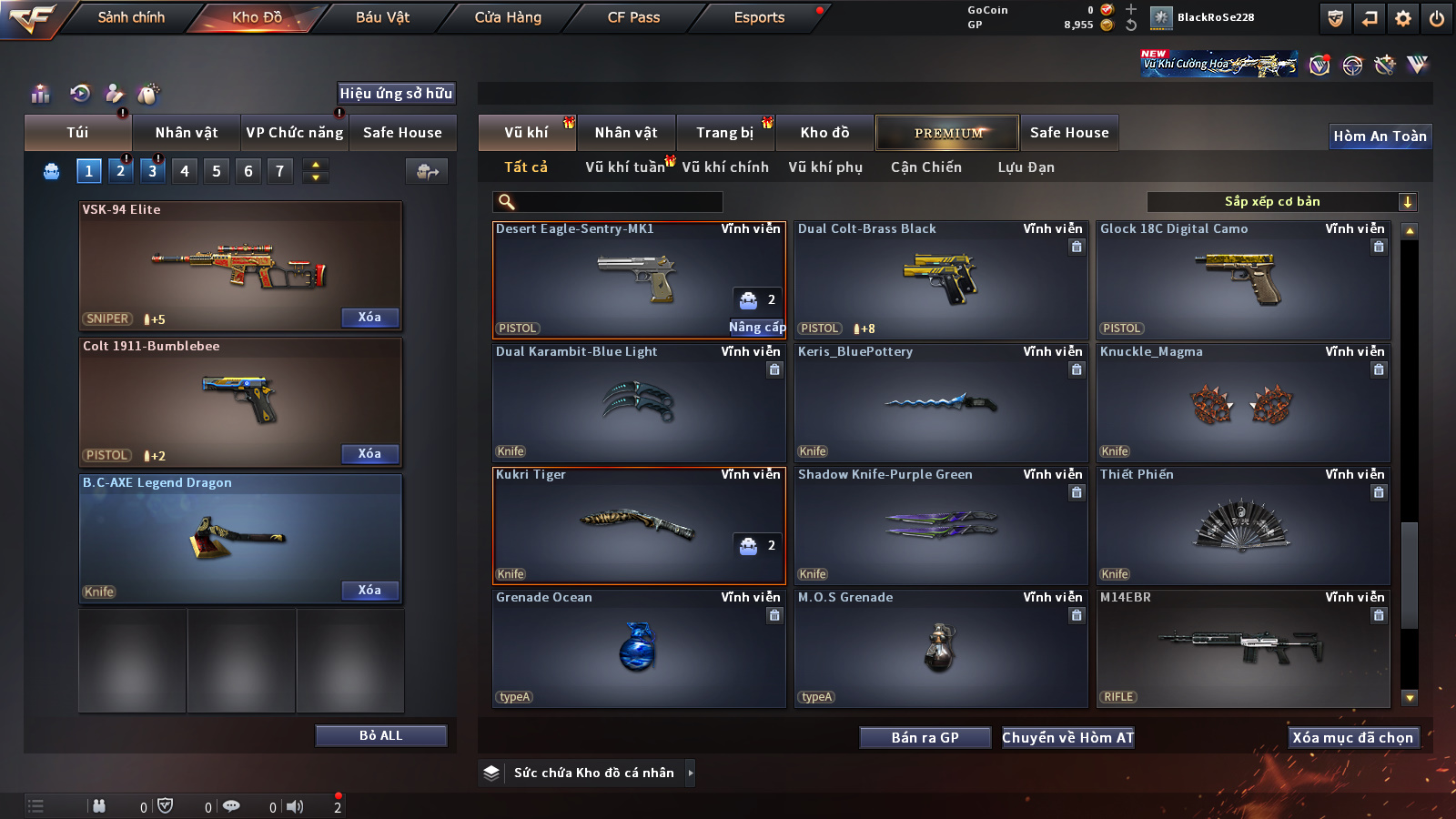
Task: Sell item with Bán ra GP
Action: tap(925, 738)
